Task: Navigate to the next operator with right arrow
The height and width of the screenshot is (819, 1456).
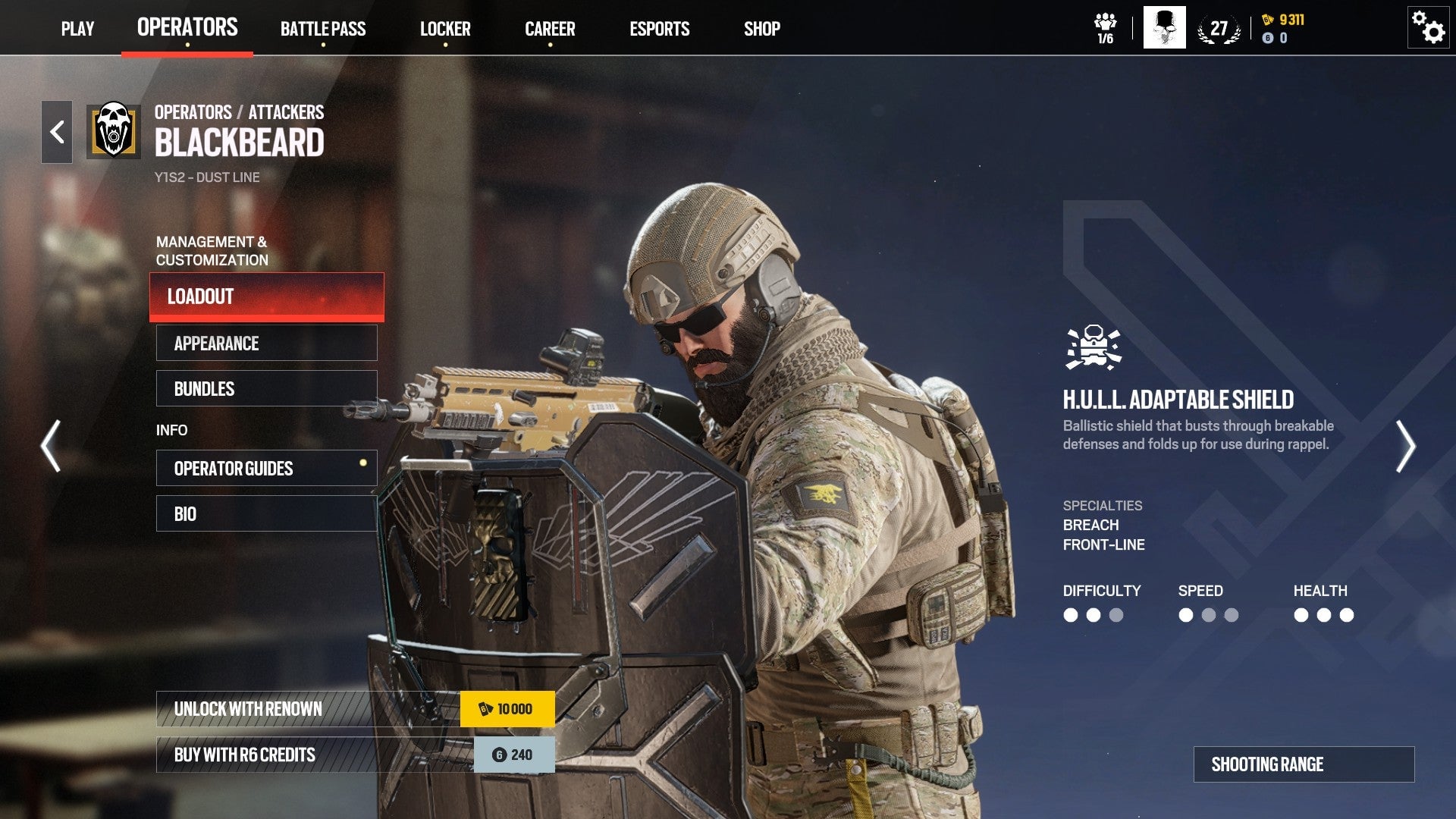Action: [x=1407, y=447]
